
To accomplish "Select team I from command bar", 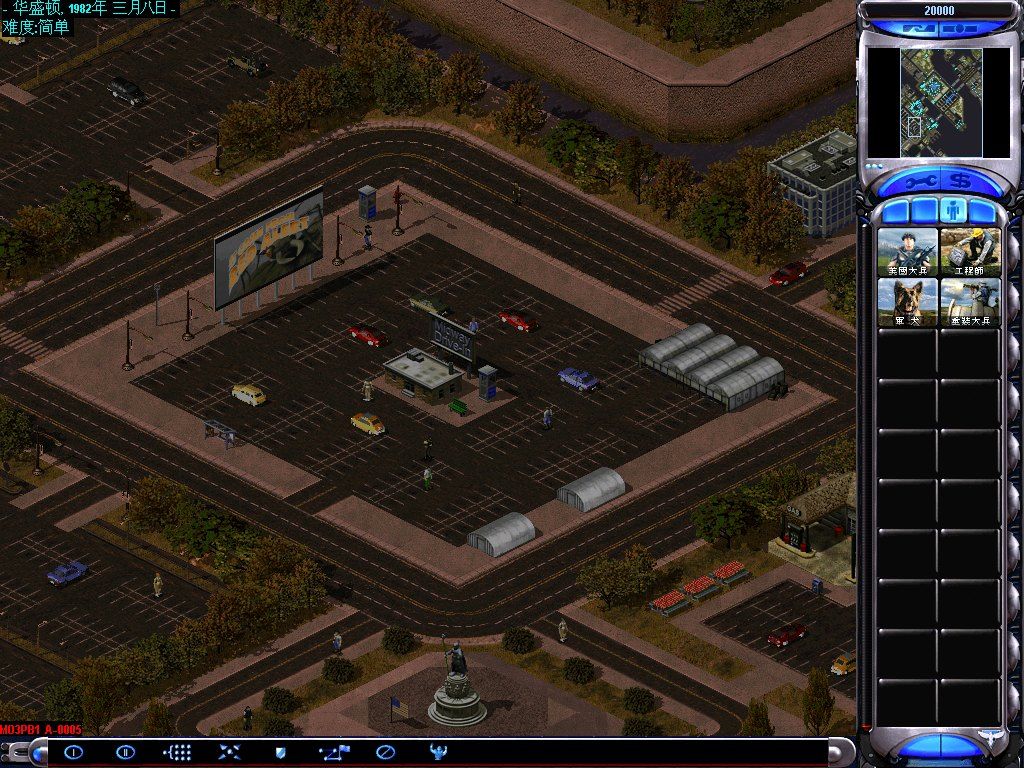I will coord(73,752).
